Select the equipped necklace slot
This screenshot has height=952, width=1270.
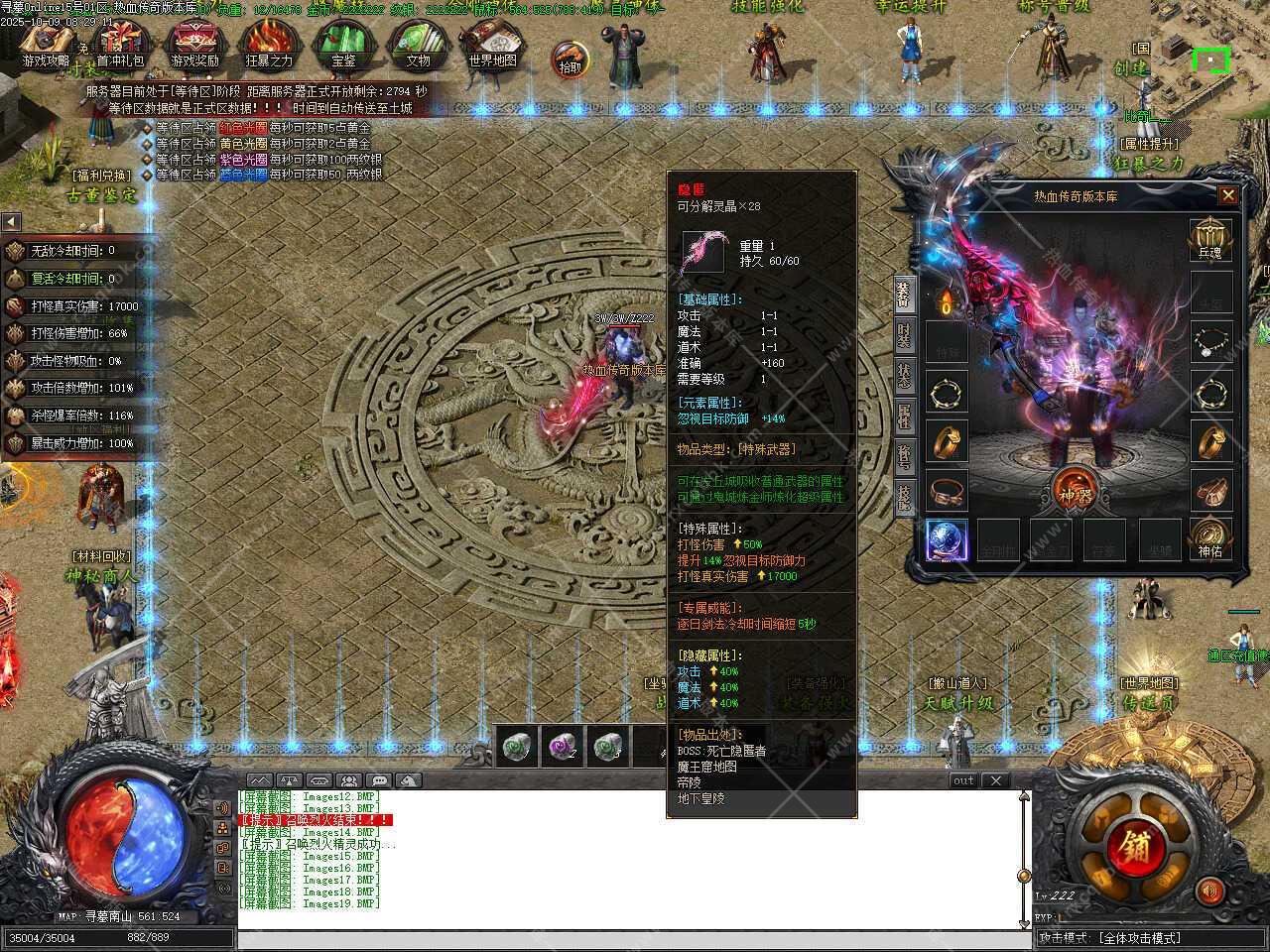coord(1210,340)
